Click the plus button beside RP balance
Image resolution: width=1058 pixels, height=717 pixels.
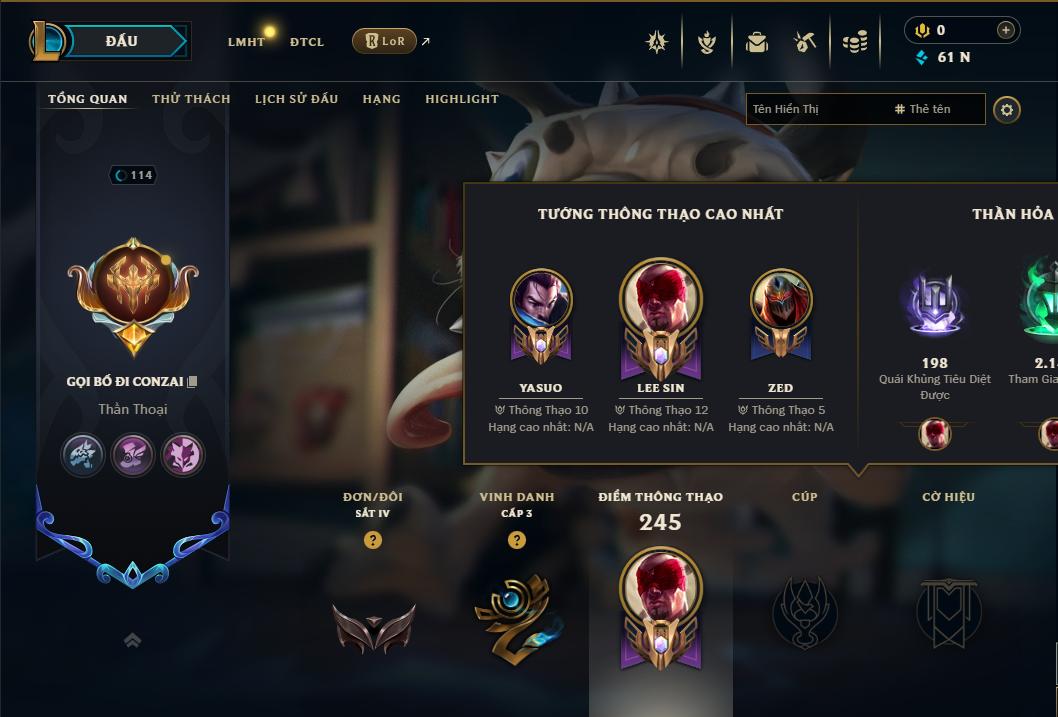point(1005,30)
